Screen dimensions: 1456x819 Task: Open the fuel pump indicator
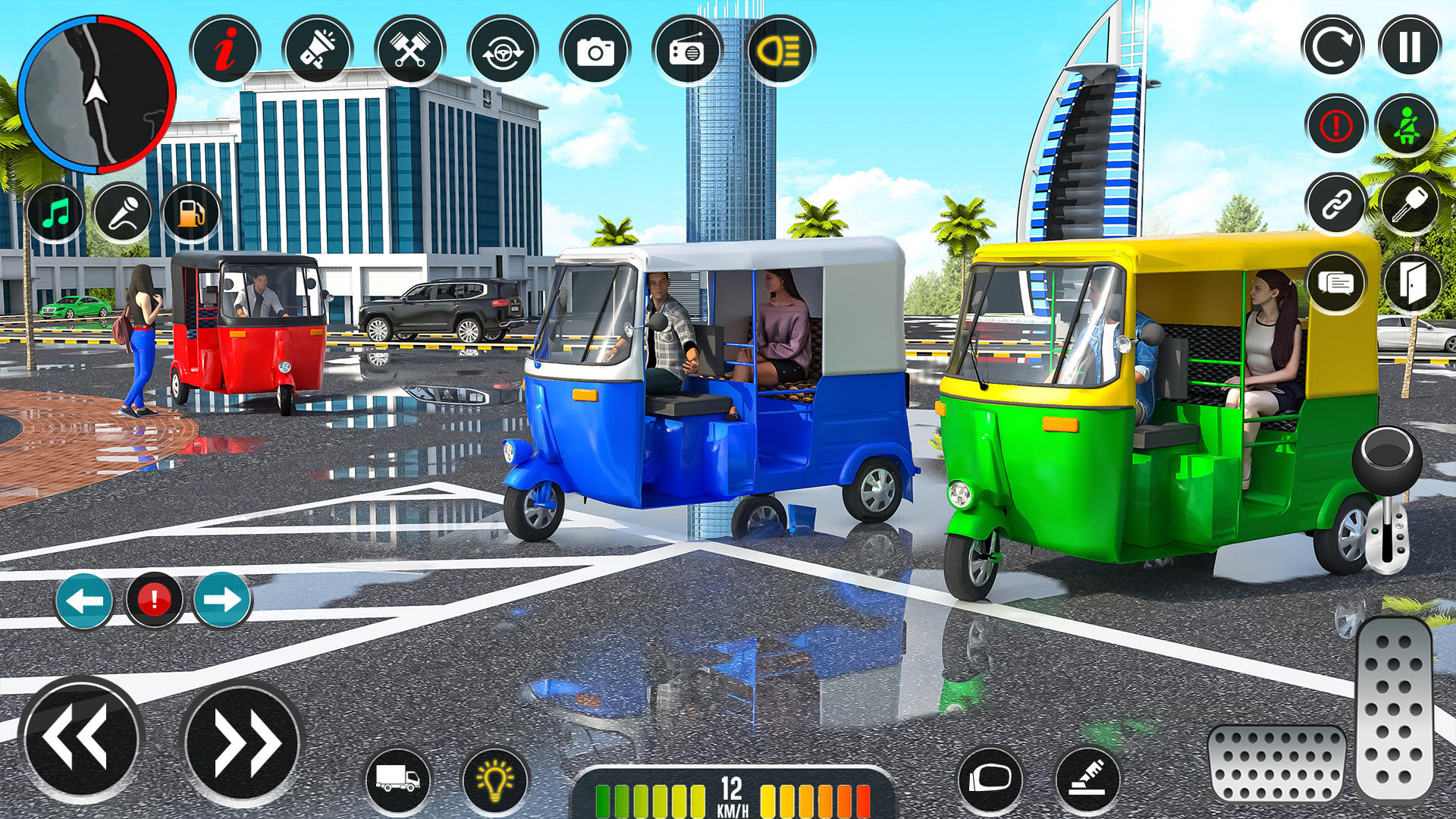tap(188, 212)
